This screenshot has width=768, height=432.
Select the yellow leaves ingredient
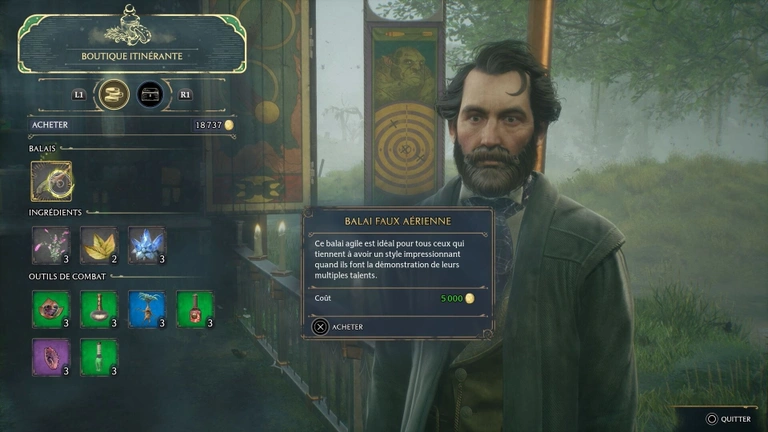click(x=99, y=245)
